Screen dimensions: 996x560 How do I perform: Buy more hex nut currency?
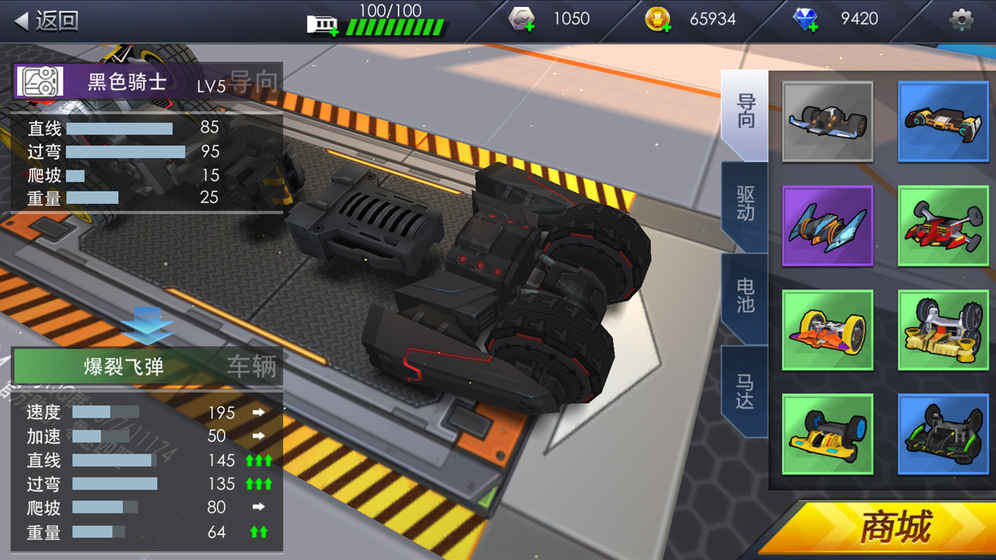pyautogui.click(x=522, y=19)
